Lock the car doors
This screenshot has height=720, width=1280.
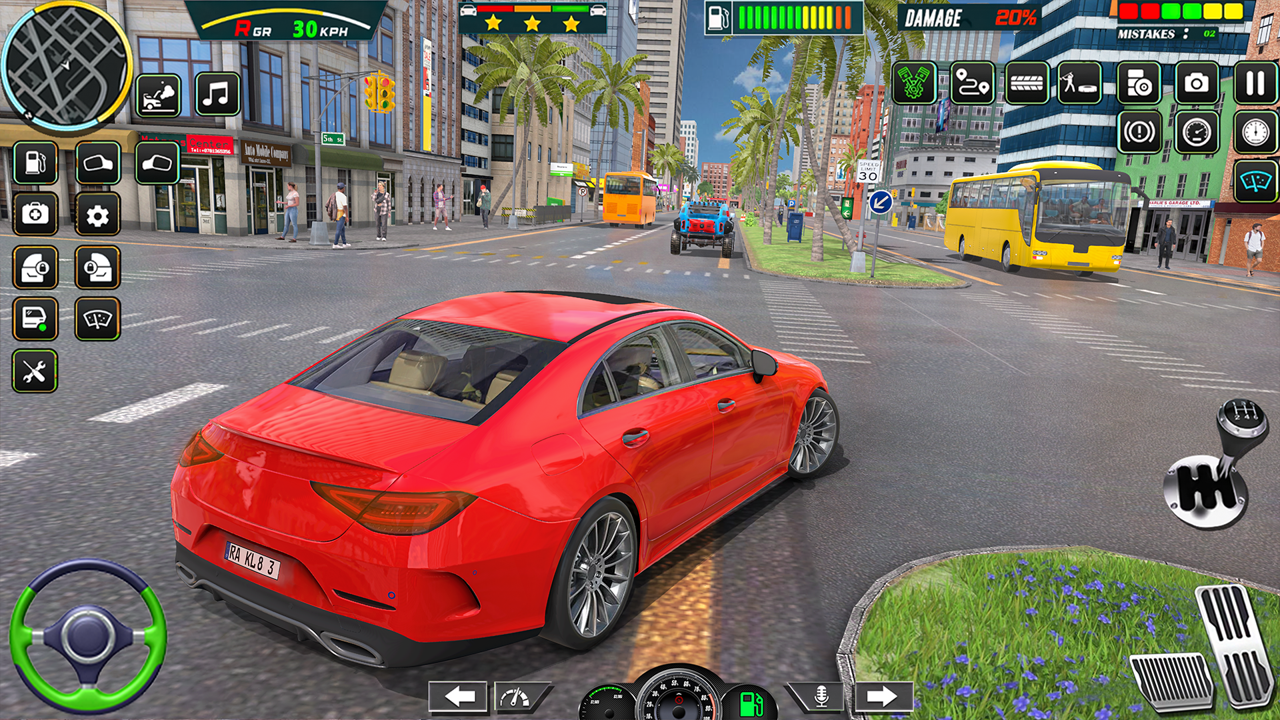(x=35, y=265)
